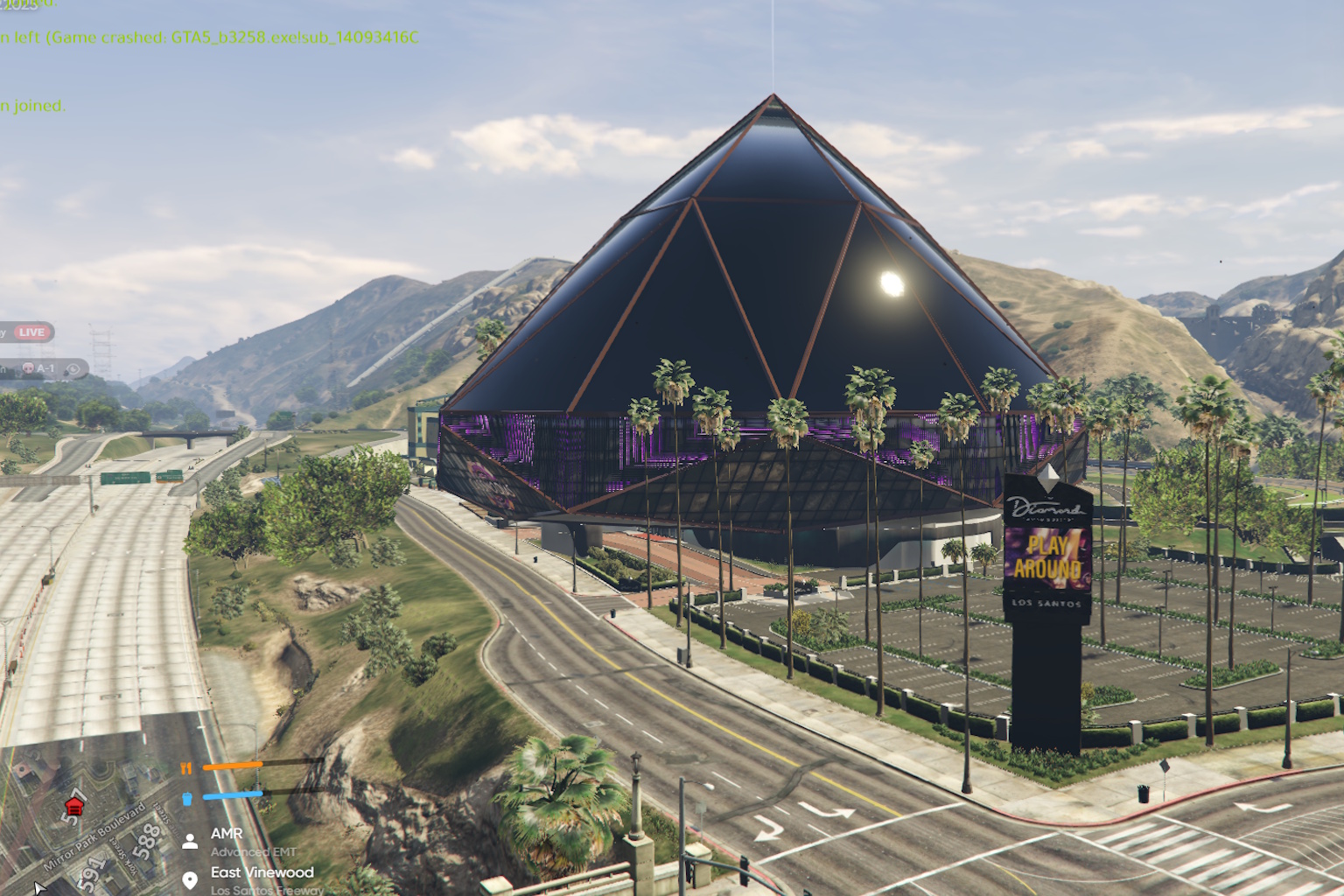
Task: Expand the player joined notification
Action: click(31, 107)
